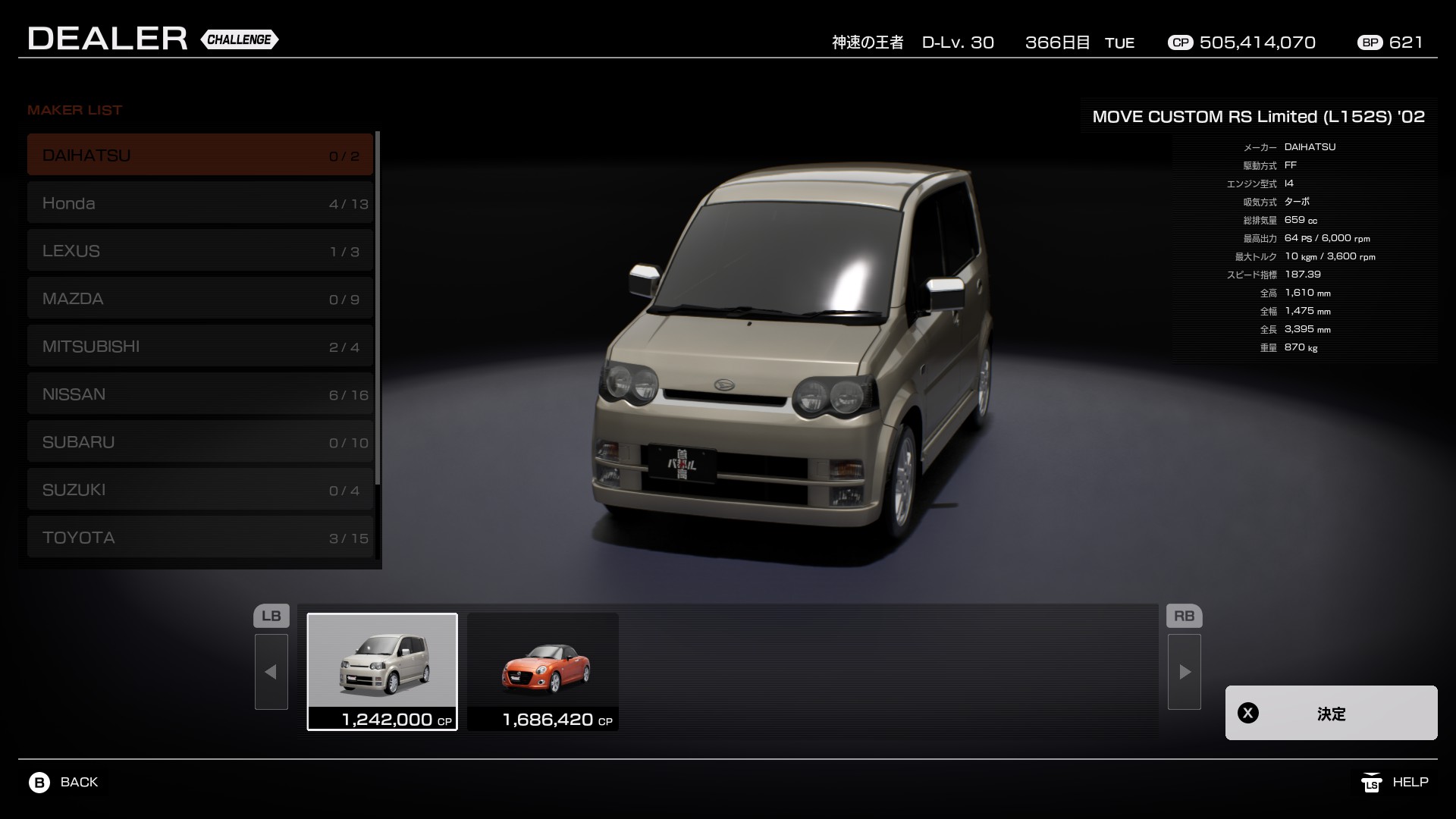1456x819 pixels.
Task: Click the right arrow of the car carousel
Action: 1185,672
